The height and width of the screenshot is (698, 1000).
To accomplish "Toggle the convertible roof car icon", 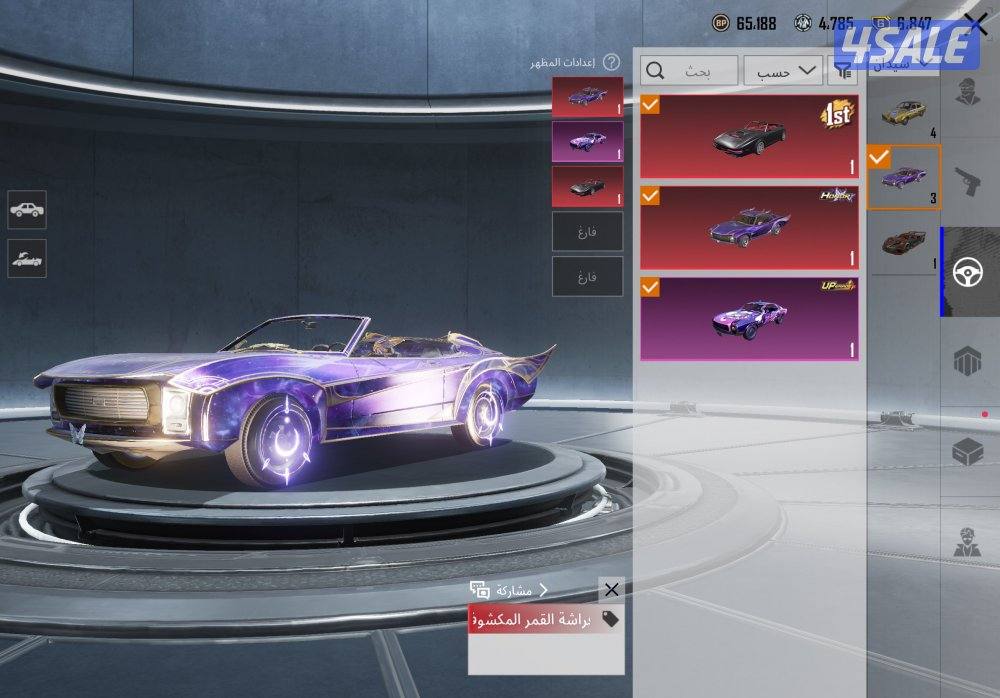I will pyautogui.click(x=27, y=259).
